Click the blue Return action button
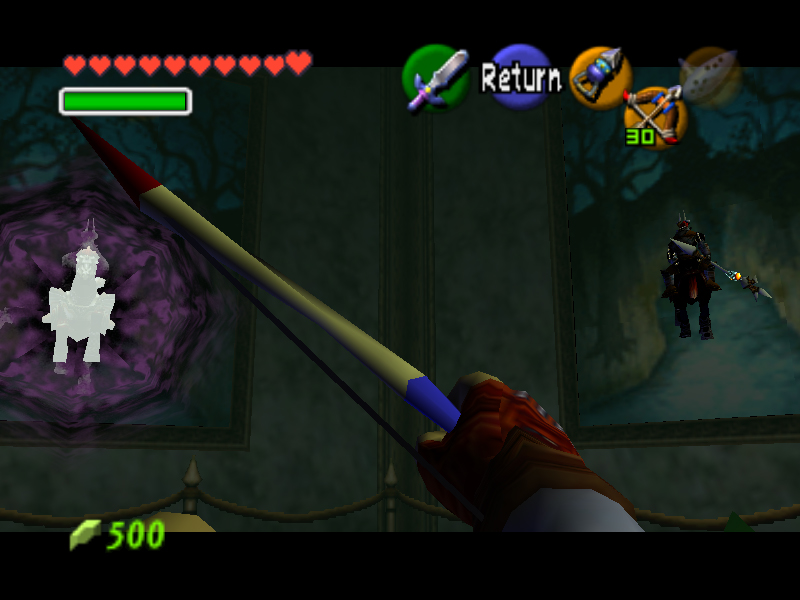The width and height of the screenshot is (800, 600). click(521, 76)
